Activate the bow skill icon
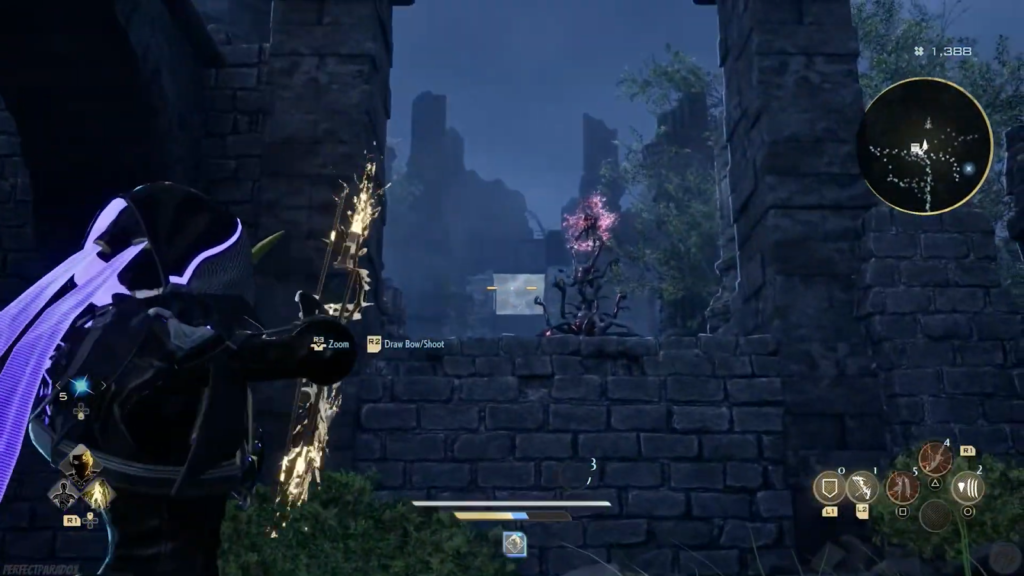Viewport: 1024px width, 576px height. pyautogui.click(x=862, y=487)
